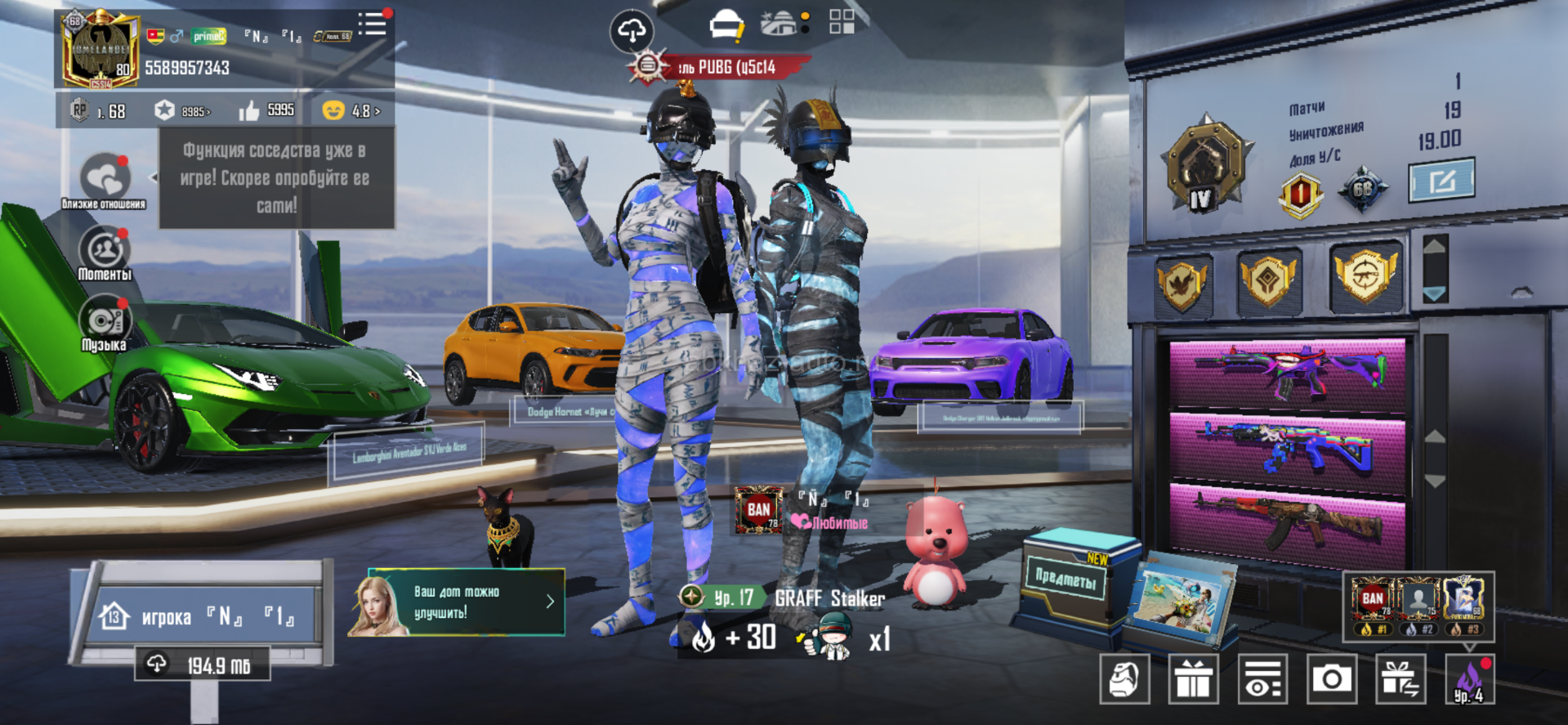This screenshot has height=725, width=1568.
Task: Open the list menu beside the profile
Action: click(373, 24)
